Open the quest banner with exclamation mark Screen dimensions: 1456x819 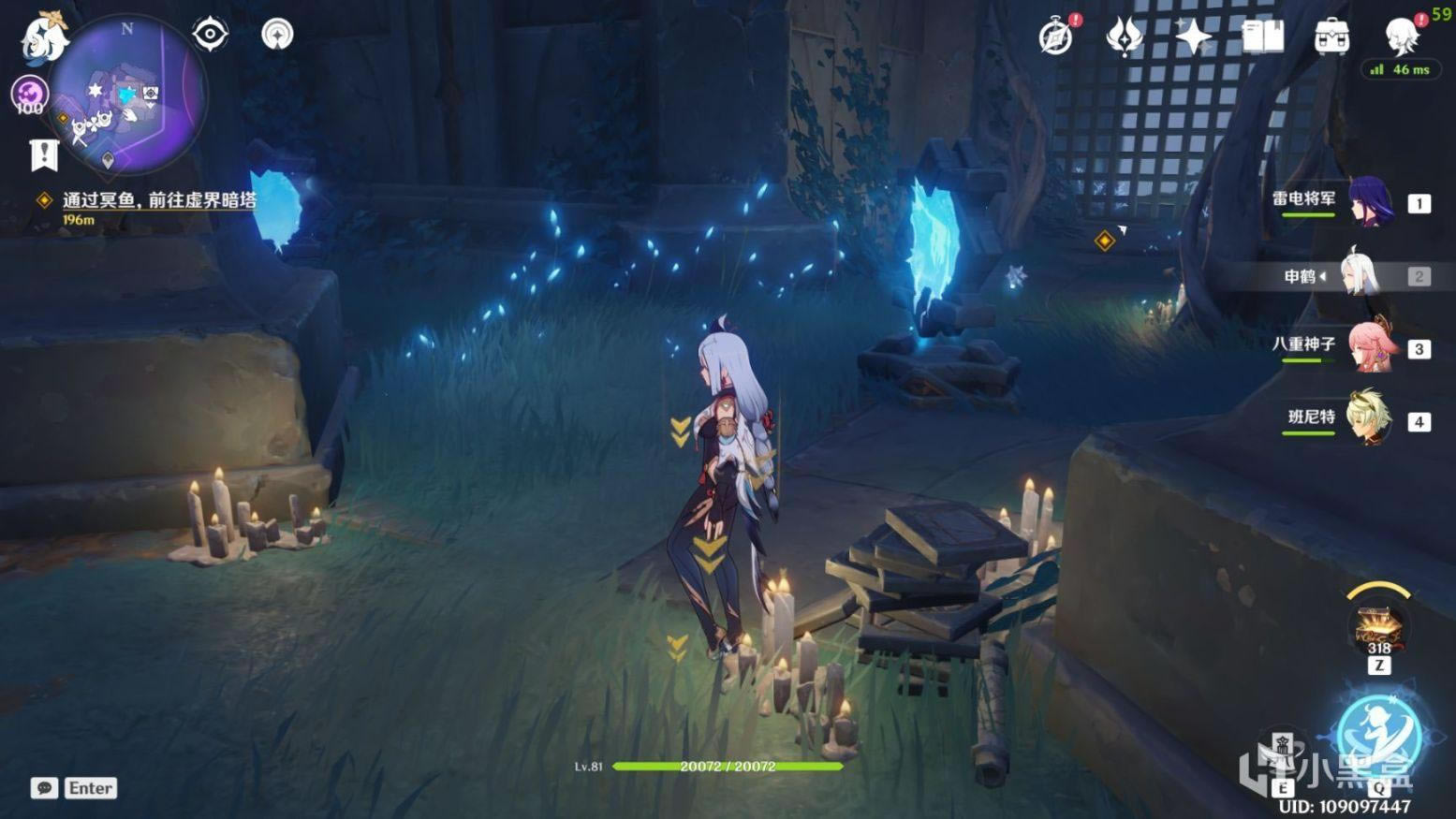point(44,155)
